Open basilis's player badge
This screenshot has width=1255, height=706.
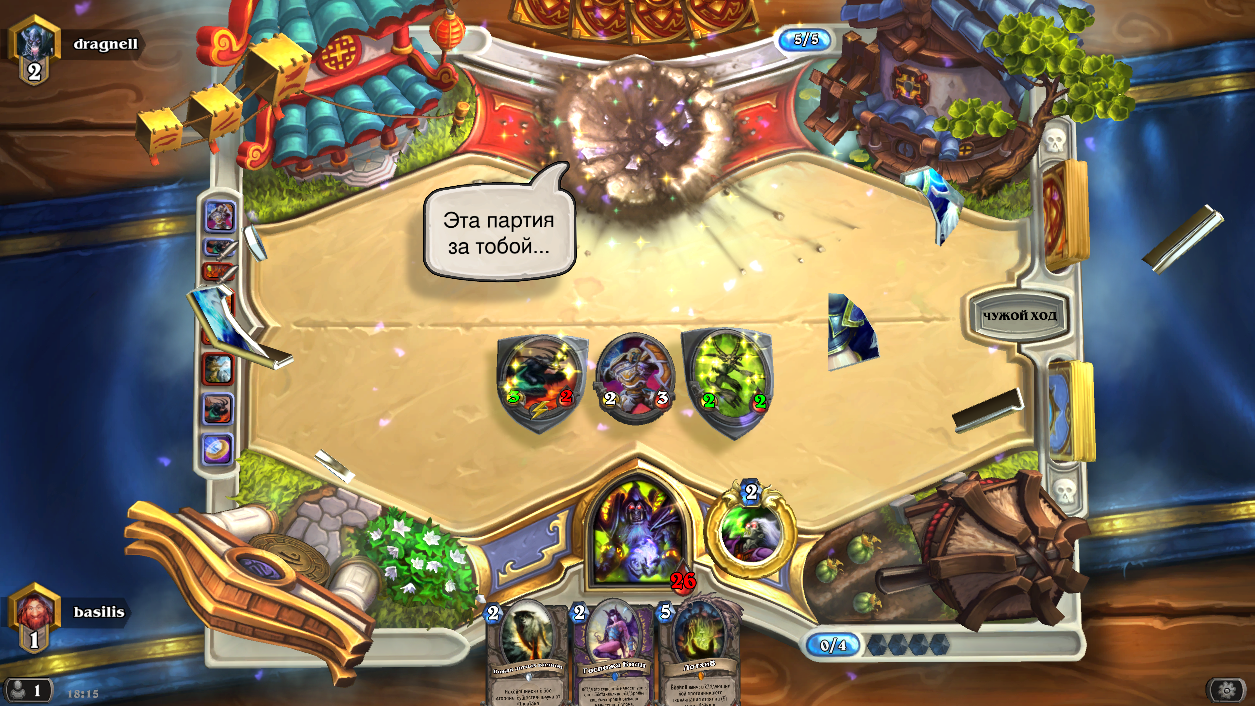34,615
